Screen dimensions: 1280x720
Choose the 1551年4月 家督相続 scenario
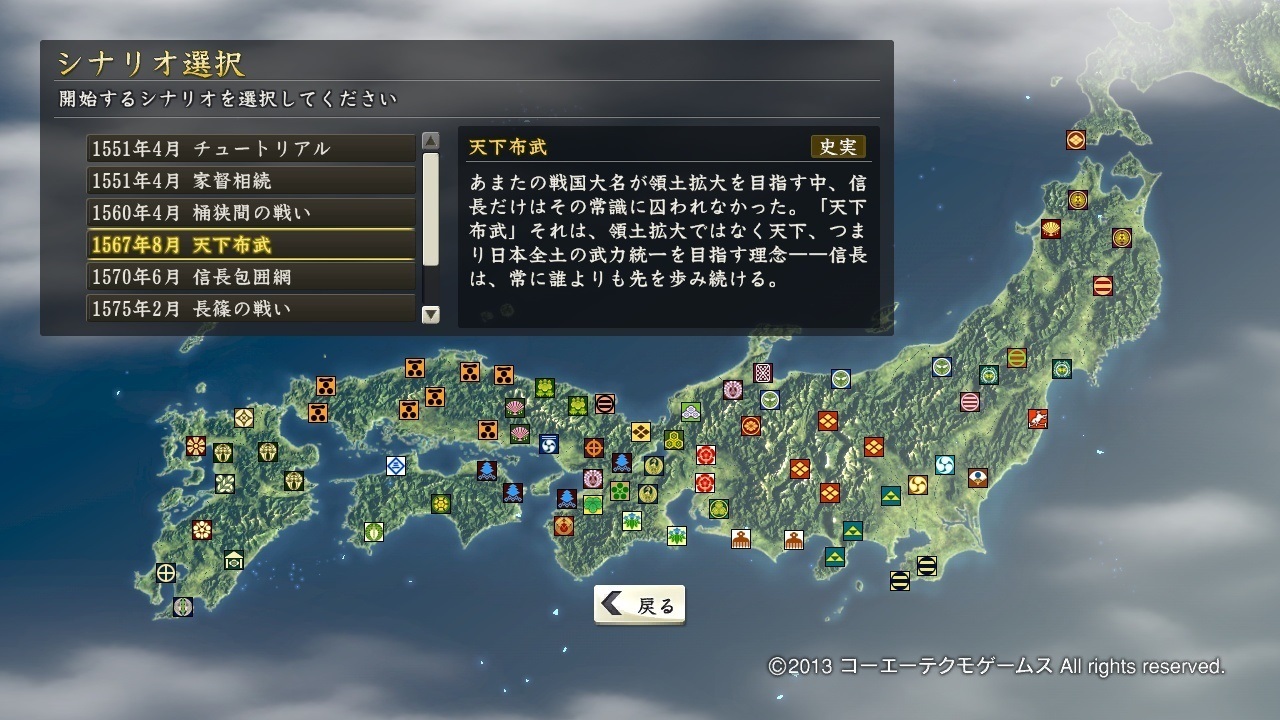pos(250,181)
